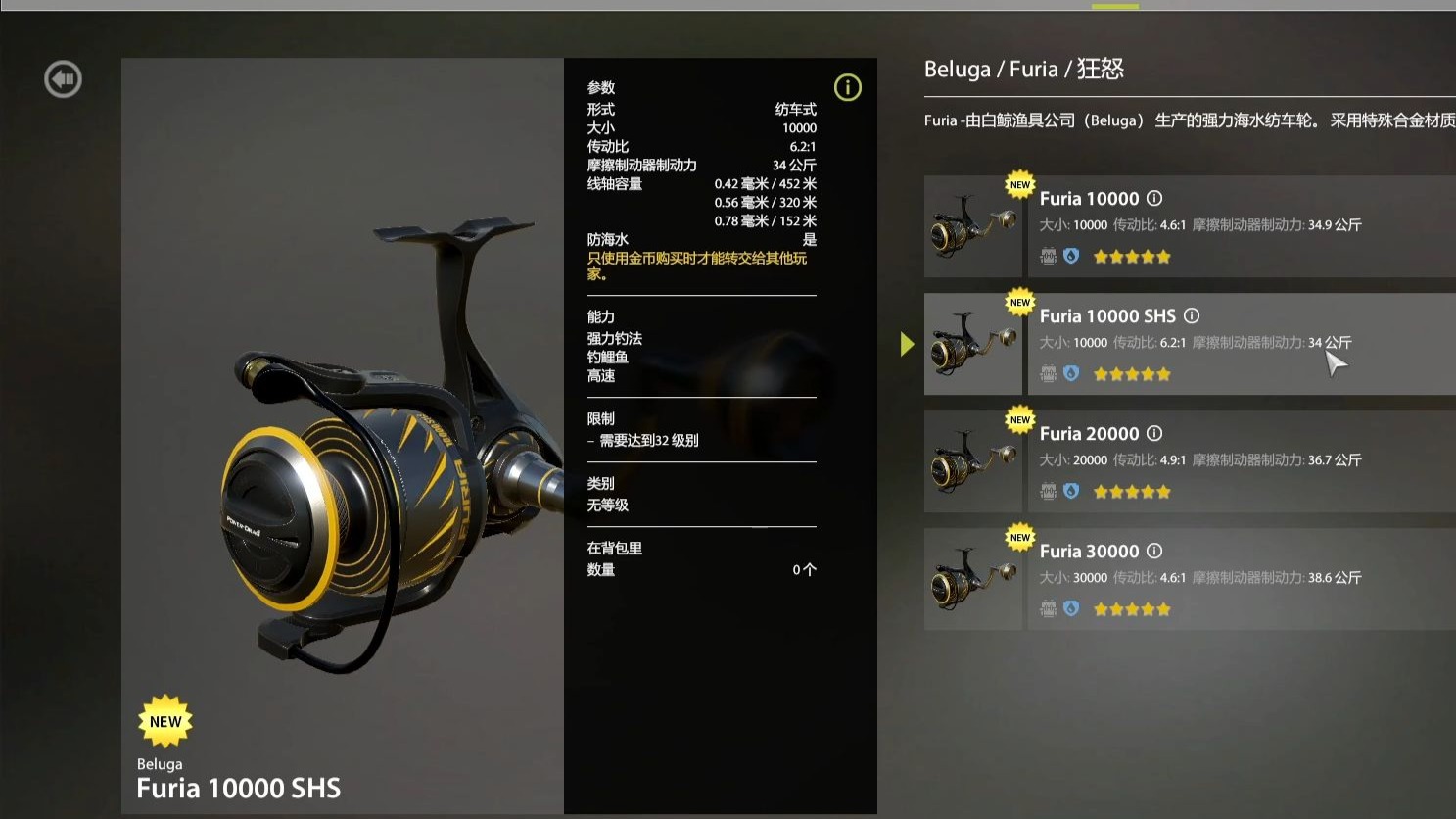Screen dimensions: 1456x819
Task: View details using Furia 30000's info icon
Action: coord(1154,551)
